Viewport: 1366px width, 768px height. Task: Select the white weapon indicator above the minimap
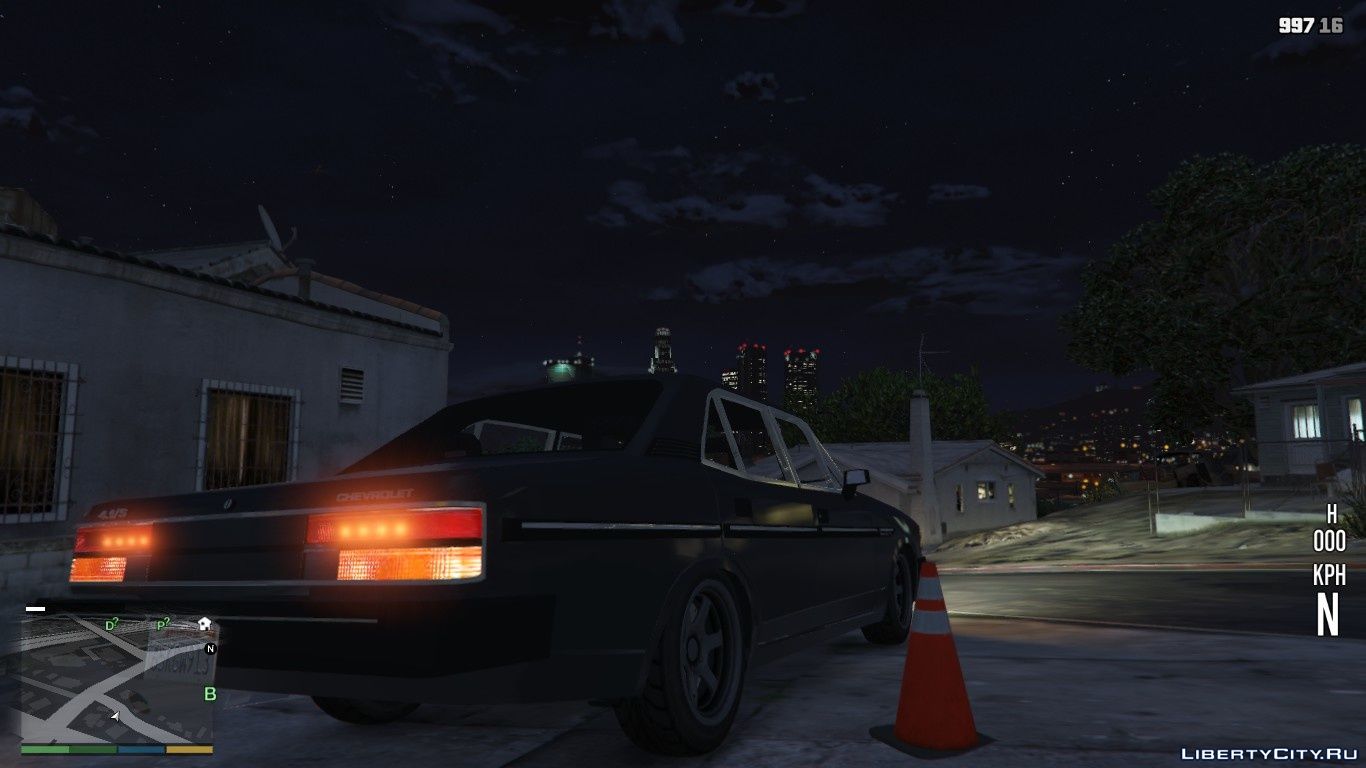tap(35, 608)
